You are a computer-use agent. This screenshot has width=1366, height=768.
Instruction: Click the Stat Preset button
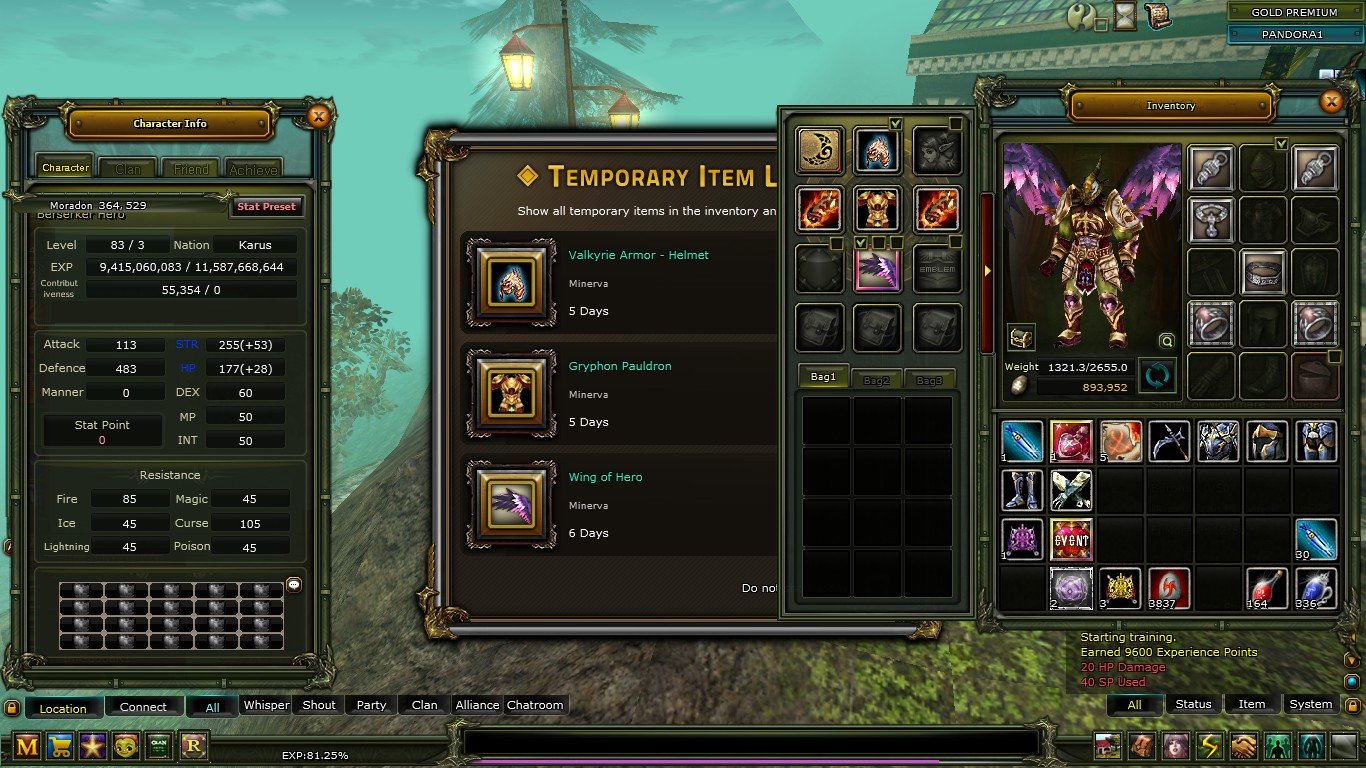[266, 207]
